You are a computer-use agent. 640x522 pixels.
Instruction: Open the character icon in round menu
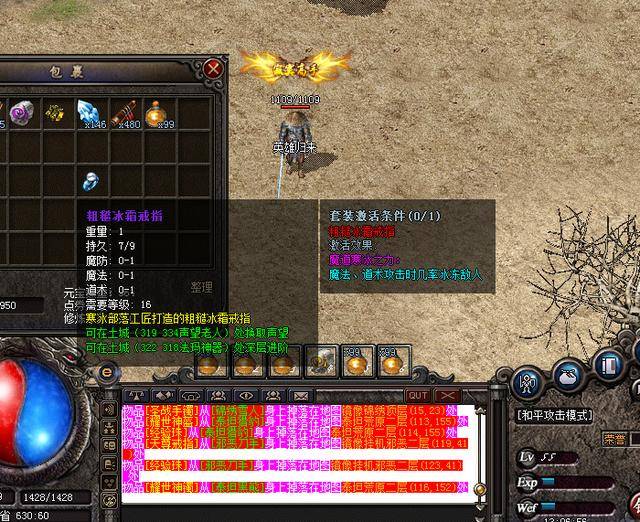527,383
